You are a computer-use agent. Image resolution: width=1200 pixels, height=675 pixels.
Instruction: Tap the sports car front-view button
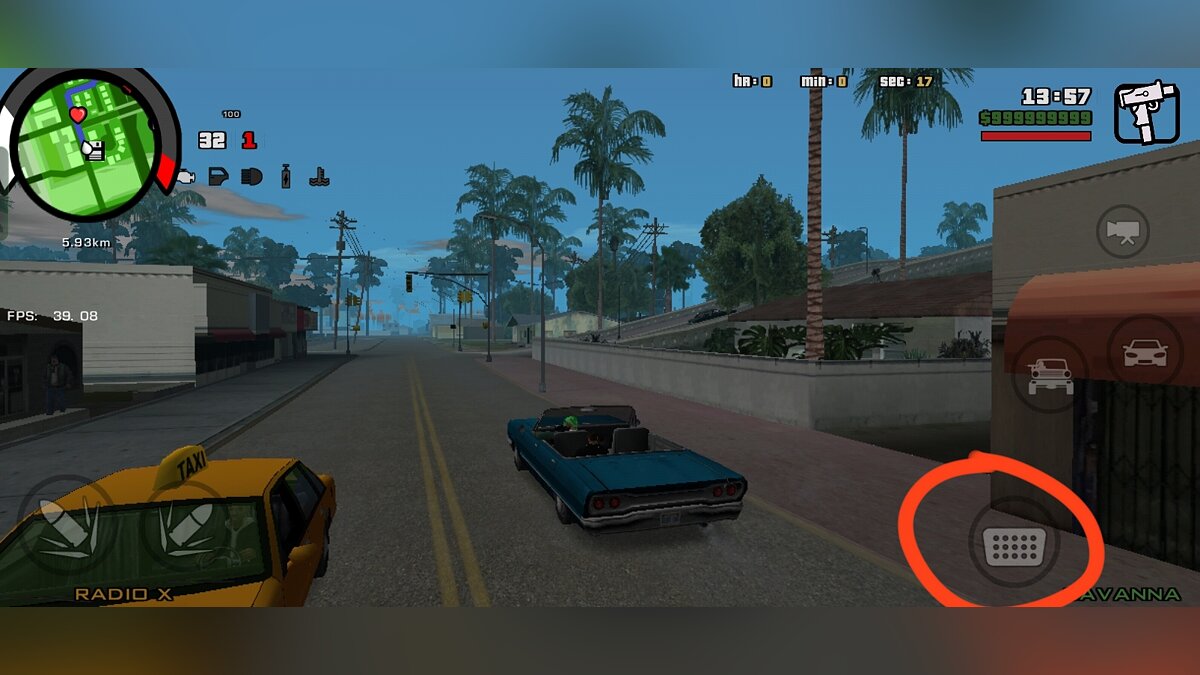coord(1145,352)
